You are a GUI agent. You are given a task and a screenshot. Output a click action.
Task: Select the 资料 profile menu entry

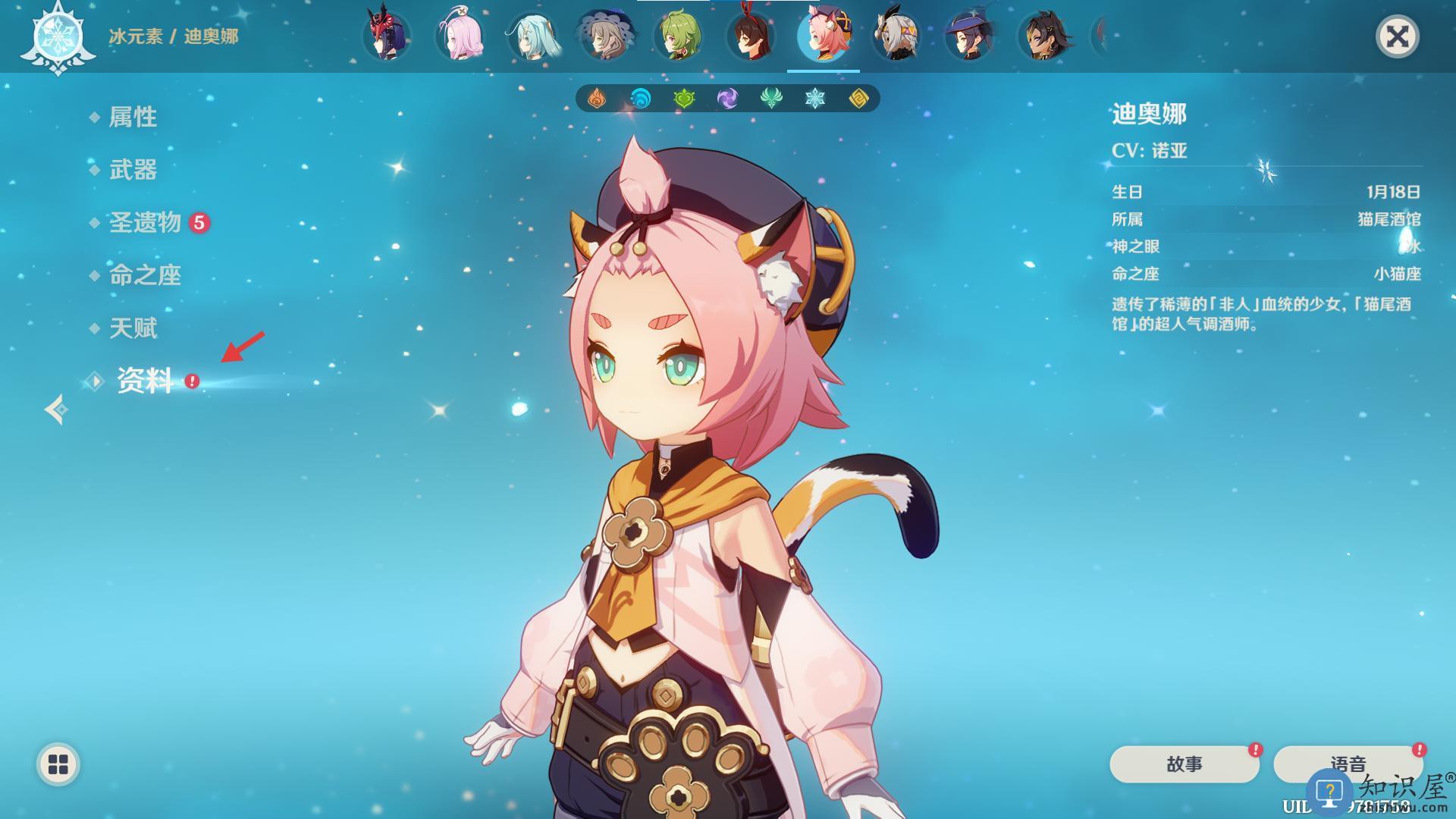[145, 381]
